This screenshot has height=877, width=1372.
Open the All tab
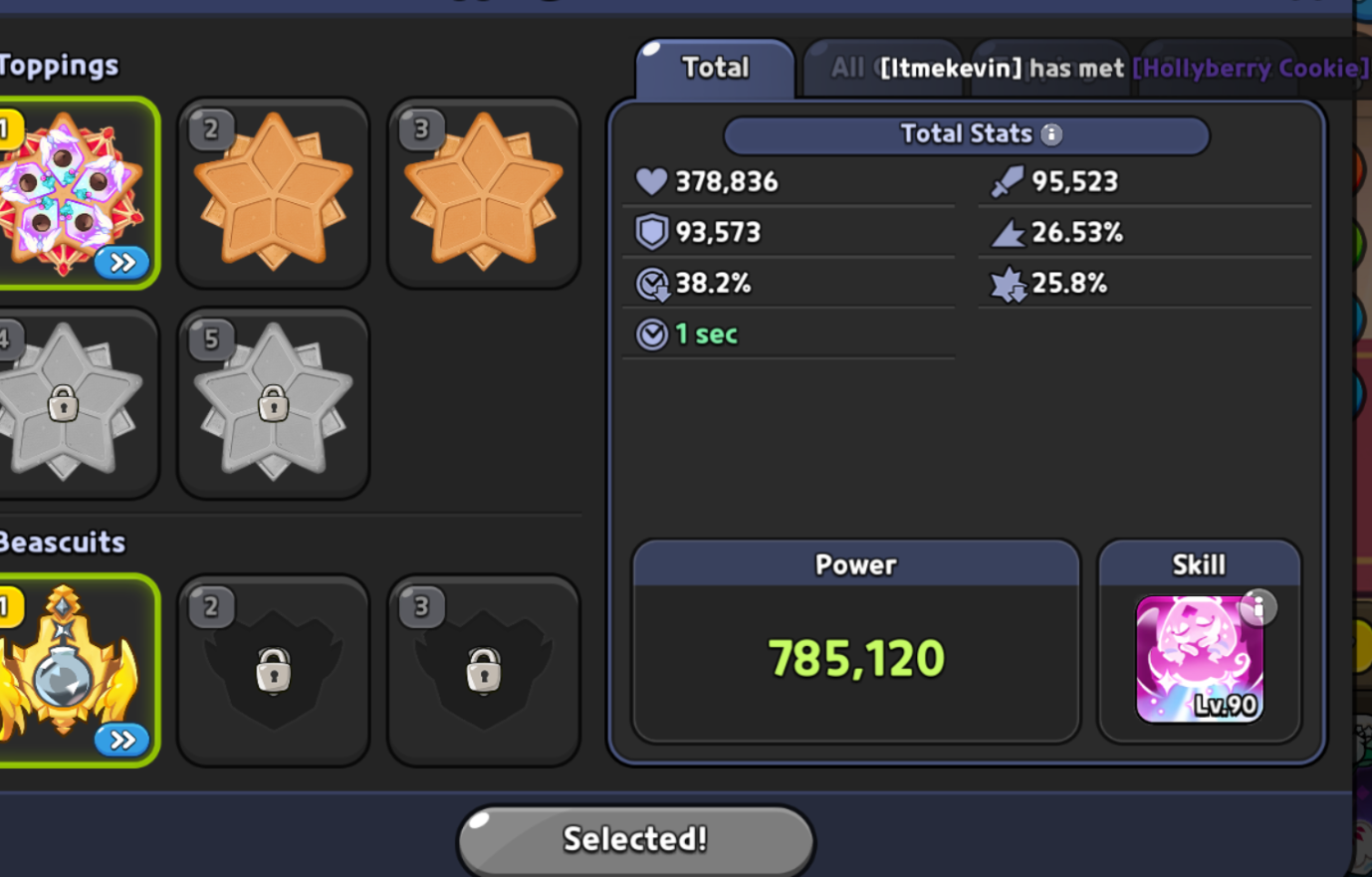click(x=846, y=68)
